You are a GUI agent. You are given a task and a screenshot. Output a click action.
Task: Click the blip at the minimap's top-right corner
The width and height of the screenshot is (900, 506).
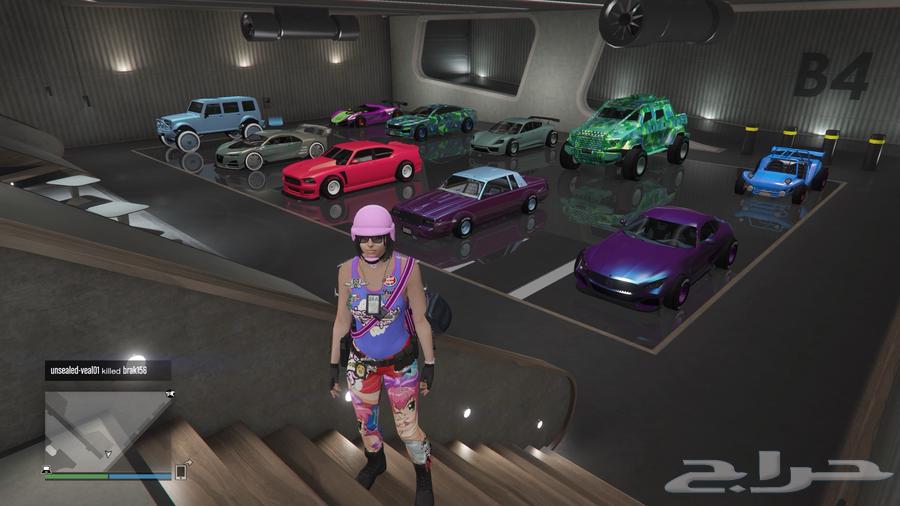click(171, 396)
